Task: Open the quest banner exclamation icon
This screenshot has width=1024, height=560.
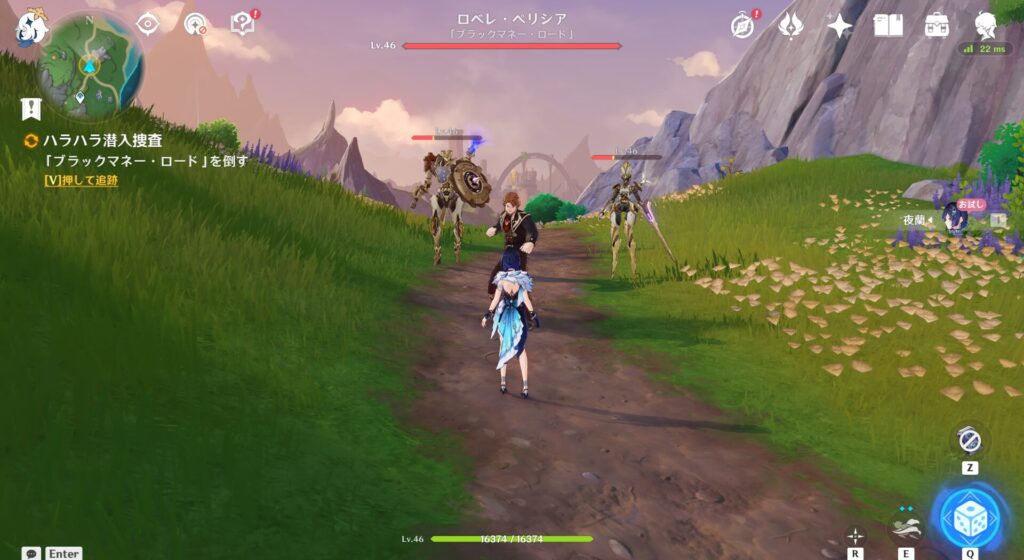Action: point(30,108)
